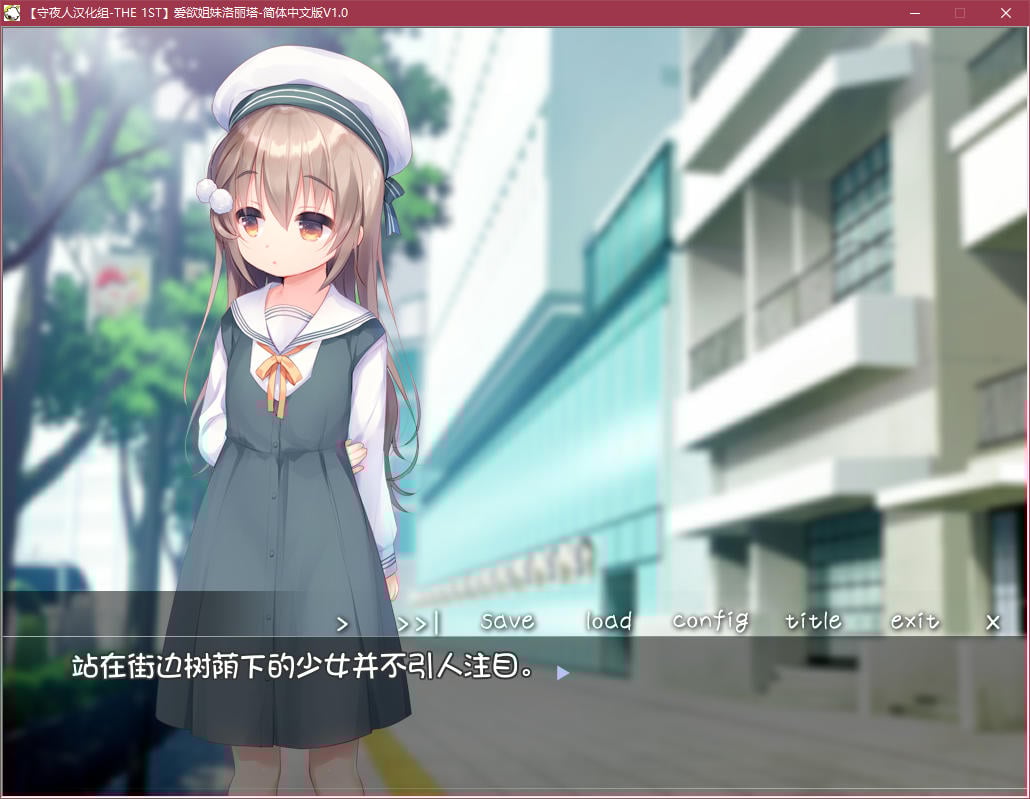The width and height of the screenshot is (1030, 799).
Task: Minimize the game window
Action: (914, 13)
